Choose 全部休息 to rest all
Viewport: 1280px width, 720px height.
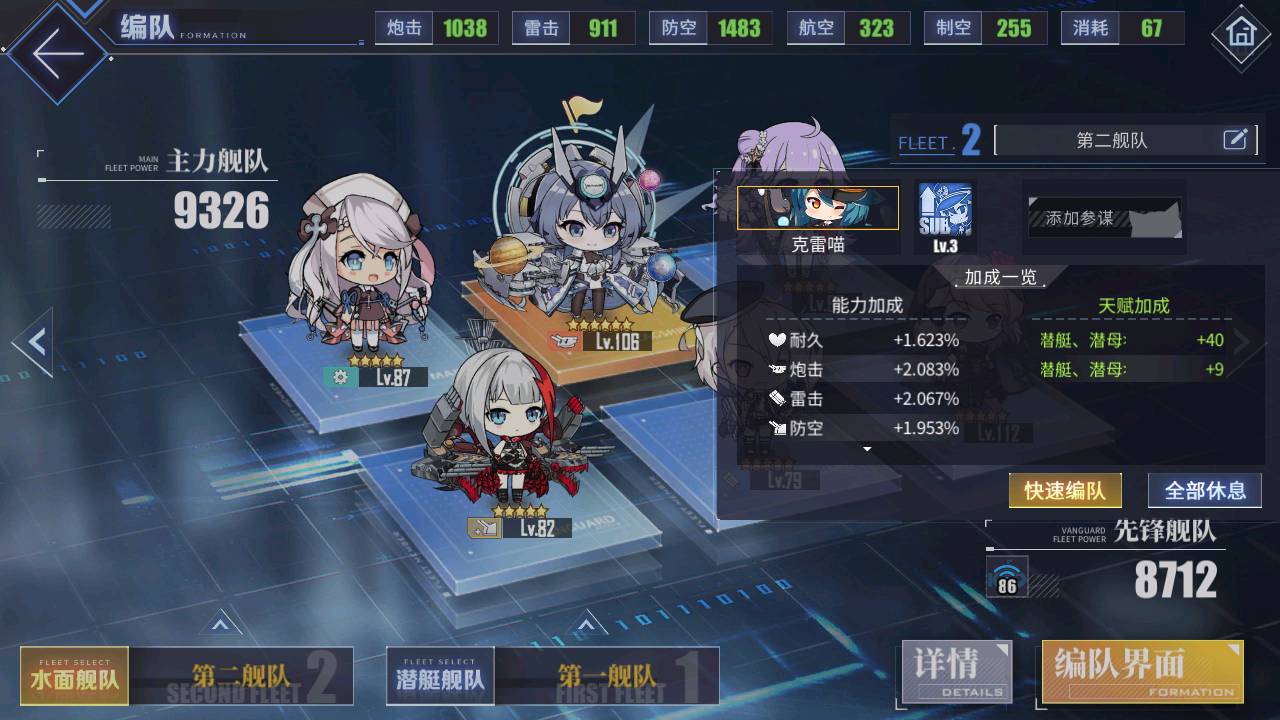click(x=1204, y=491)
